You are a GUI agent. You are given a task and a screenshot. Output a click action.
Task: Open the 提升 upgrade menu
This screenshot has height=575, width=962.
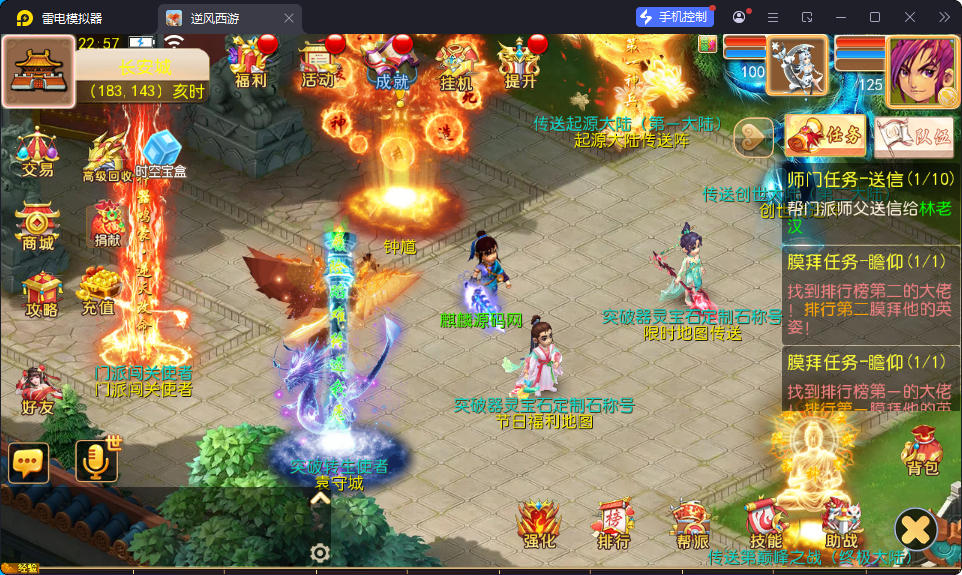tap(521, 62)
